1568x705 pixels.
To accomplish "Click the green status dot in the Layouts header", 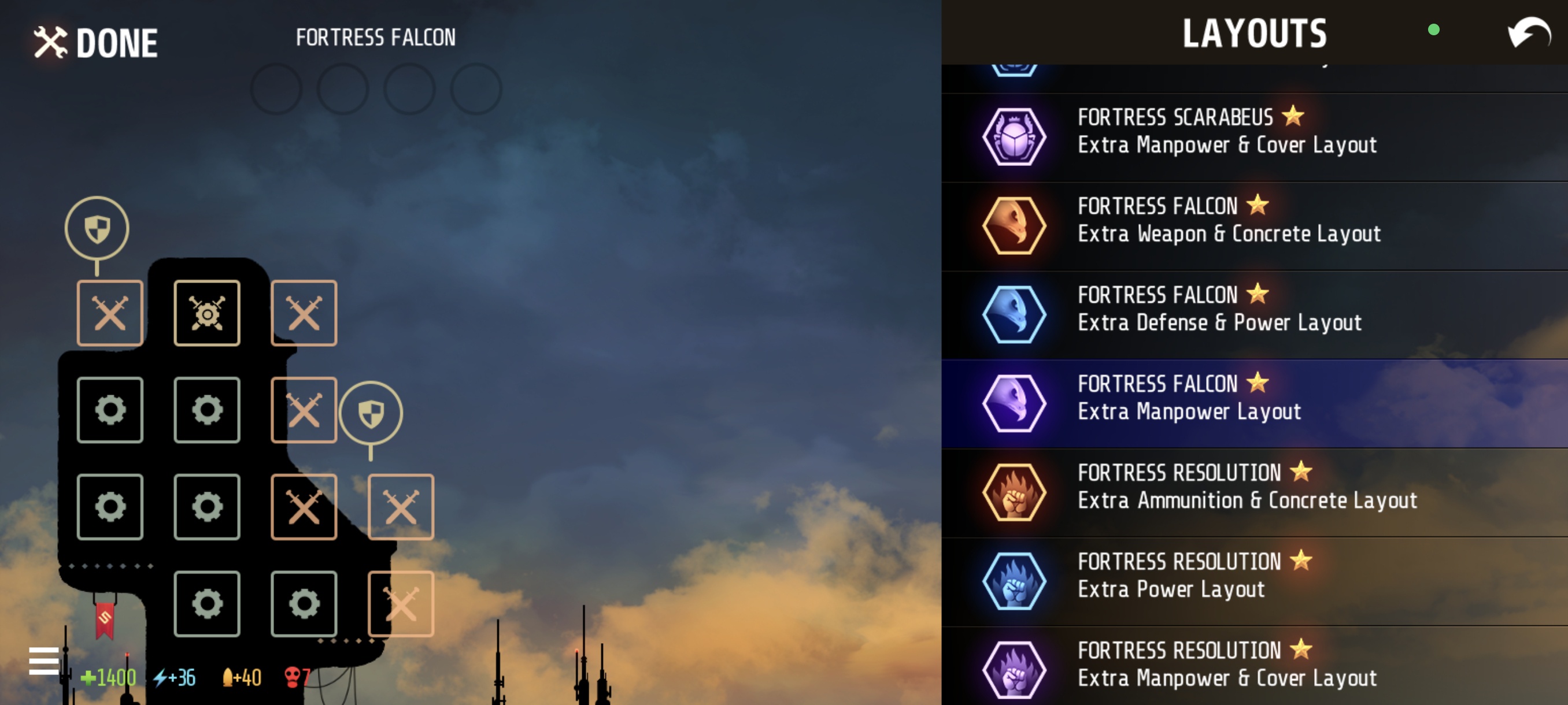I will click(x=1434, y=30).
